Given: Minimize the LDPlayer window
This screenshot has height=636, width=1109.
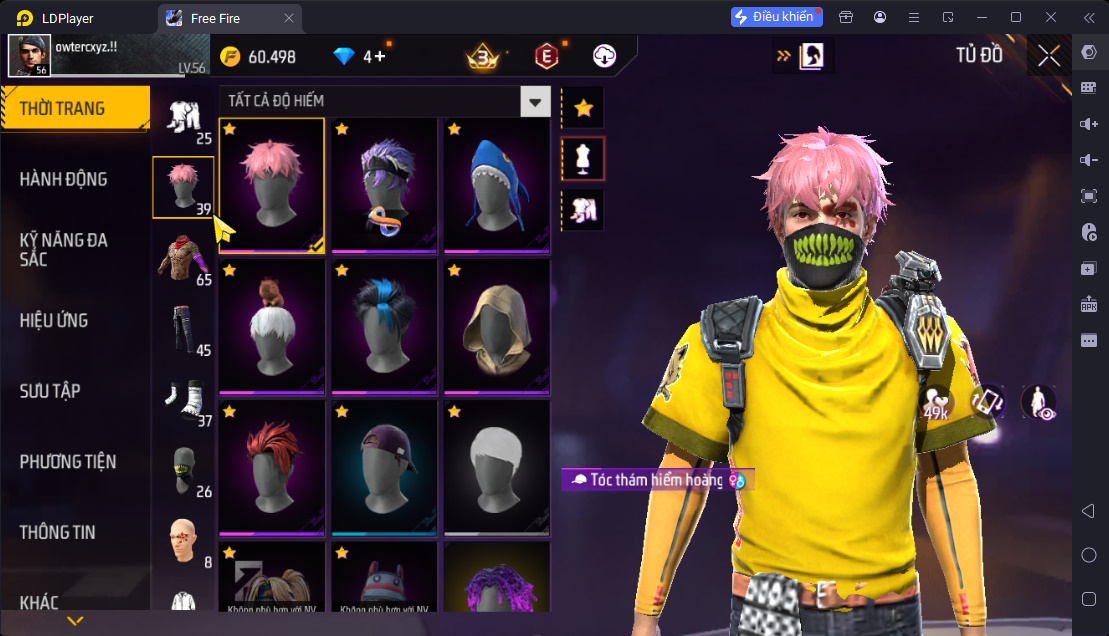Looking at the screenshot, I should click(984, 17).
